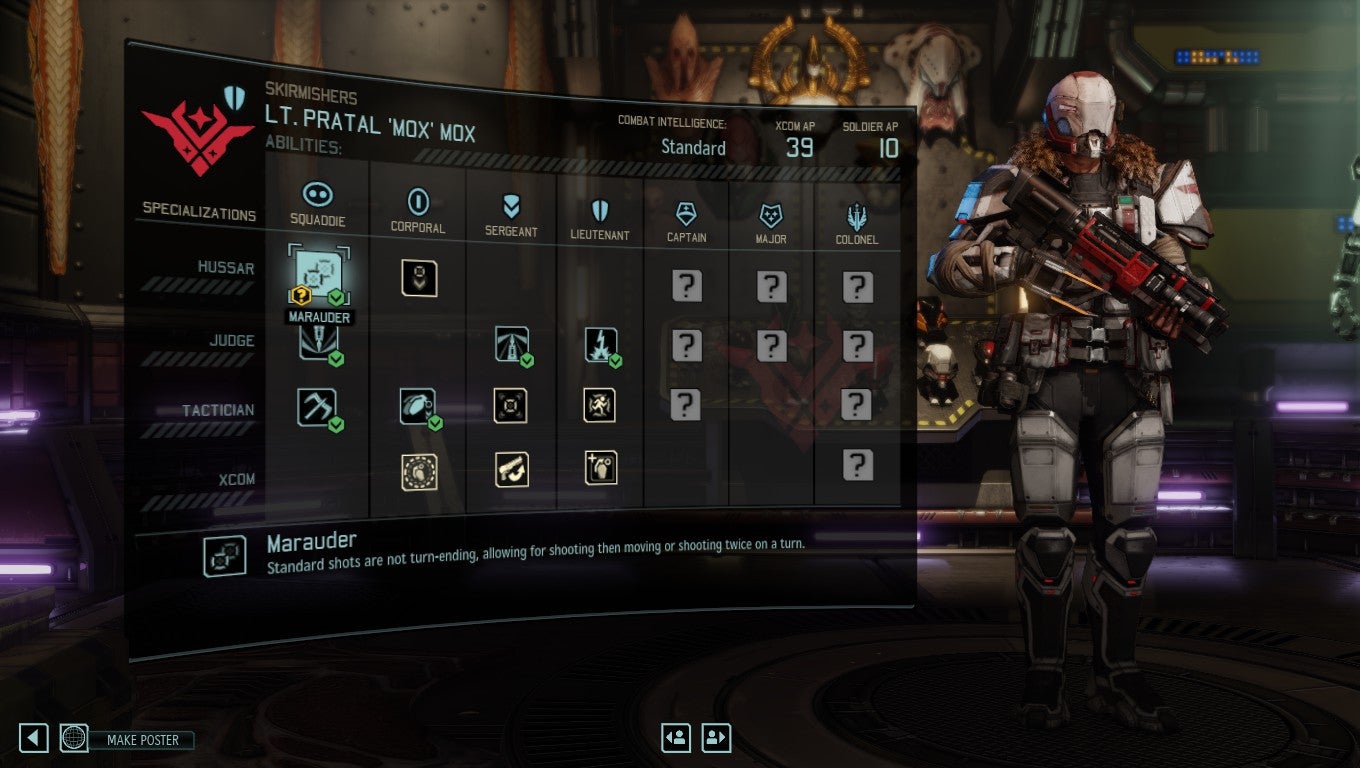Select the shotgun ability in XCOM row
Viewport: 1360px width, 768px height.
click(x=510, y=468)
